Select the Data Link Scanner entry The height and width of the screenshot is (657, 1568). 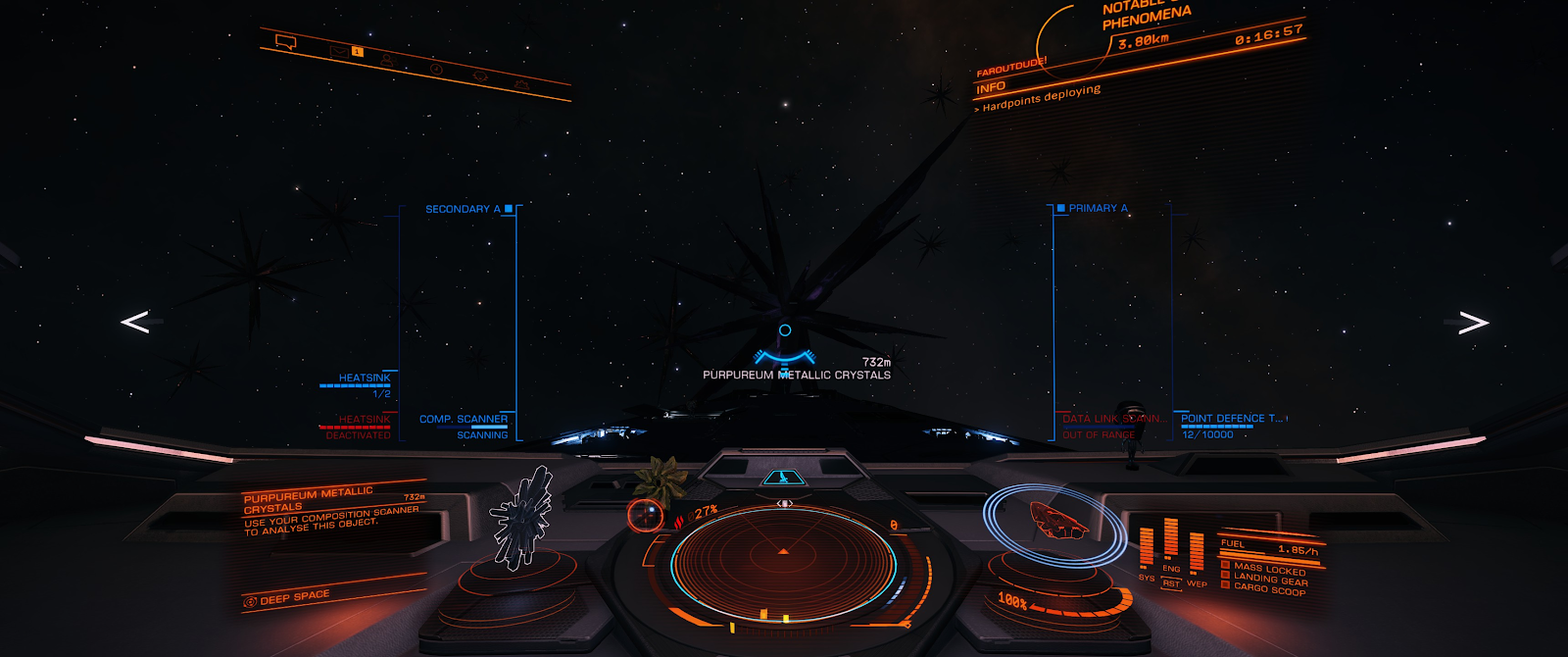(x=1113, y=419)
